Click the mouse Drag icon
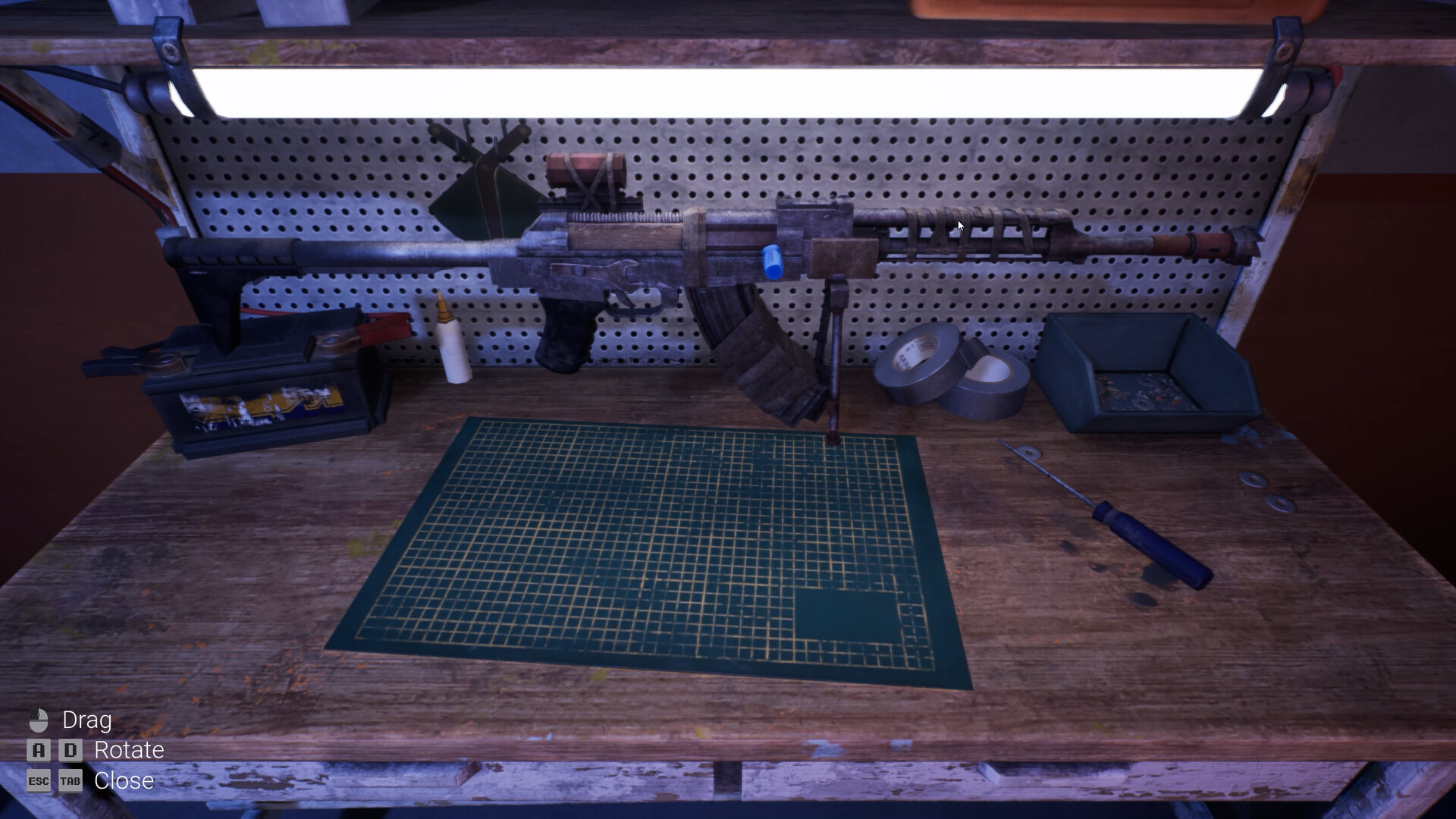1456x819 pixels. [39, 720]
